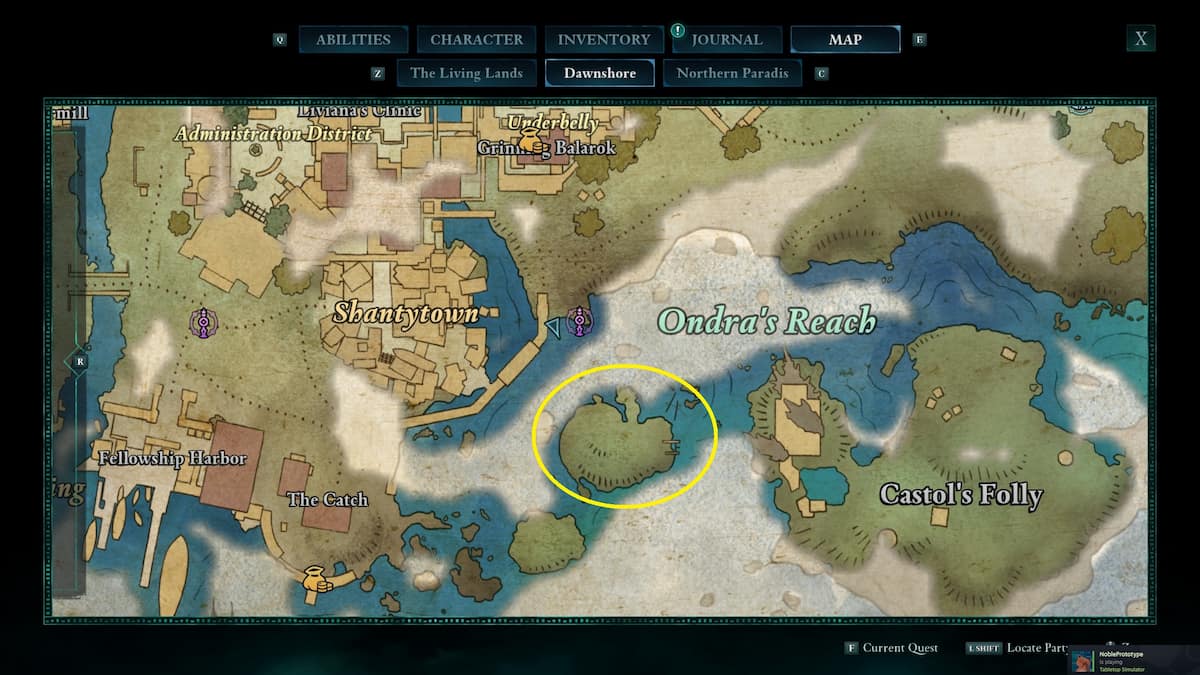This screenshot has height=675, width=1200.
Task: Switch to The Living Lands map
Action: tap(466, 73)
